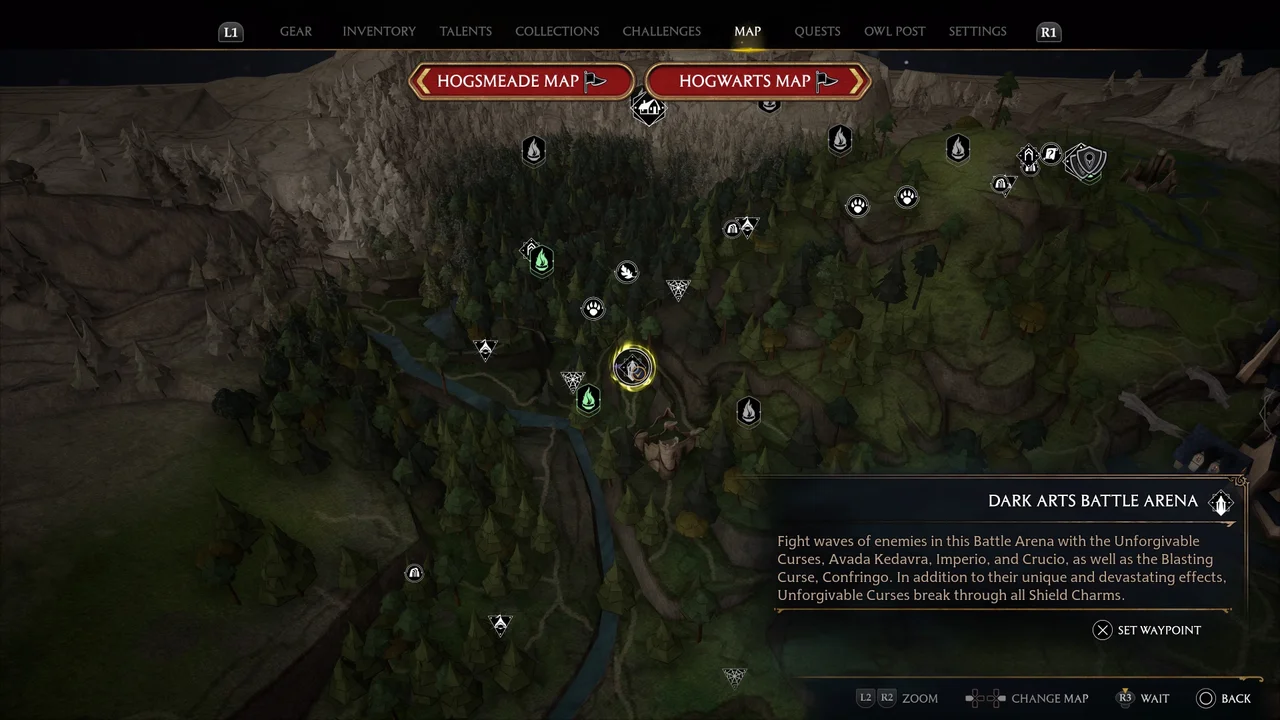Click the R1 bumper icon in the top bar
The image size is (1280, 720).
tap(1048, 31)
